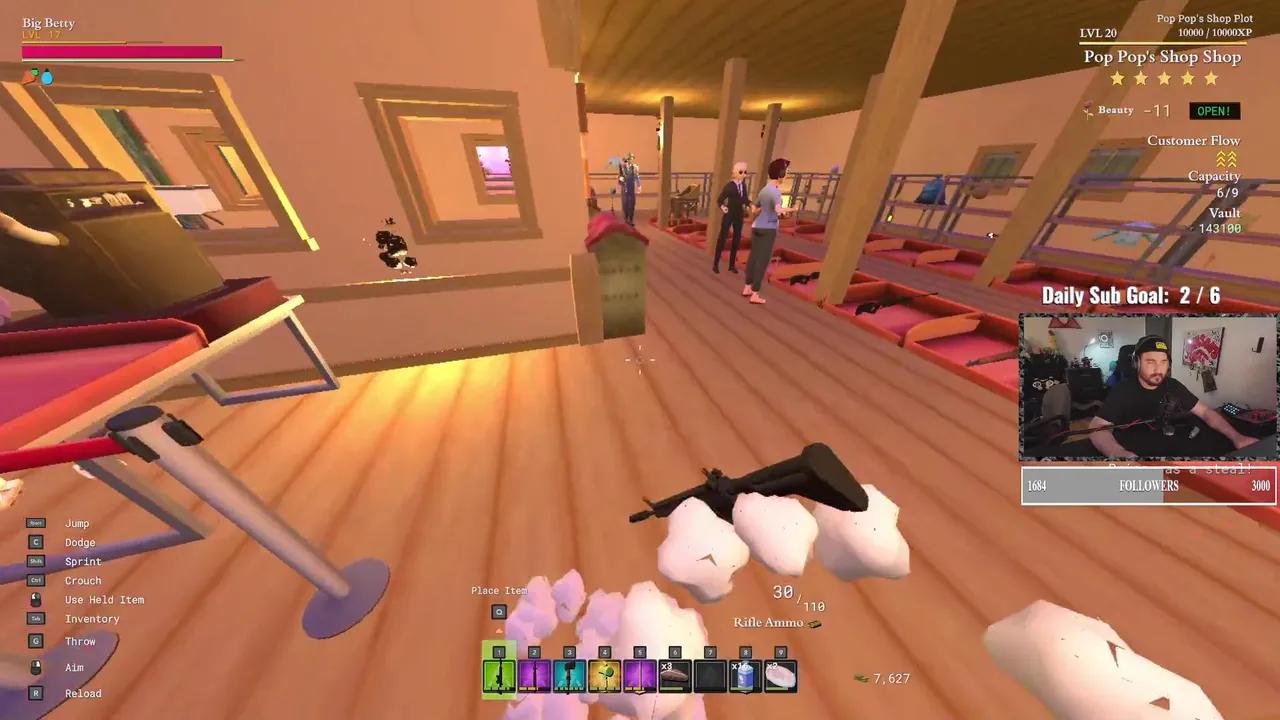
Task: Open the Inventory keybind entry
Action: [x=93, y=618]
